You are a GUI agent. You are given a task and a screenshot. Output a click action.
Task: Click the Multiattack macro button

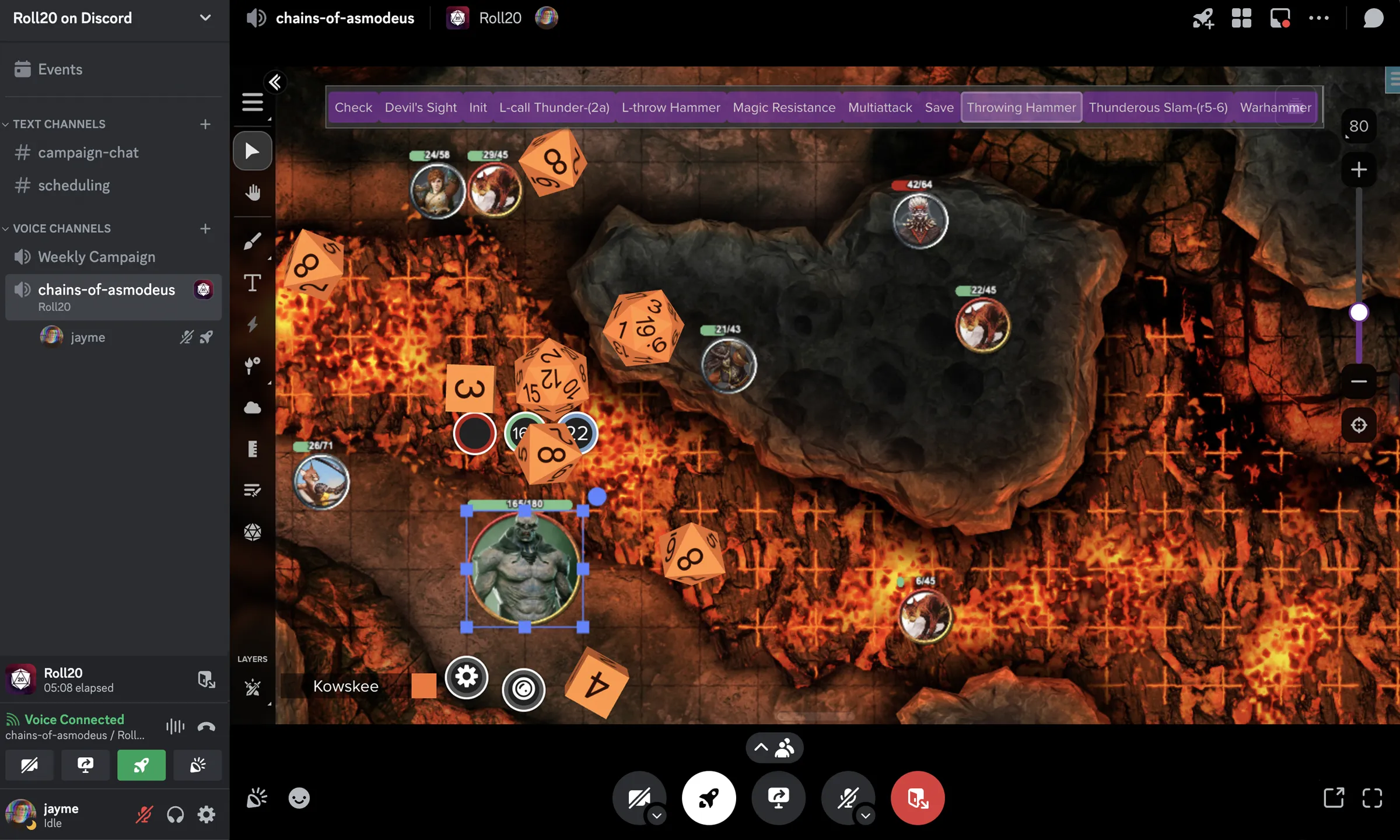(x=880, y=107)
